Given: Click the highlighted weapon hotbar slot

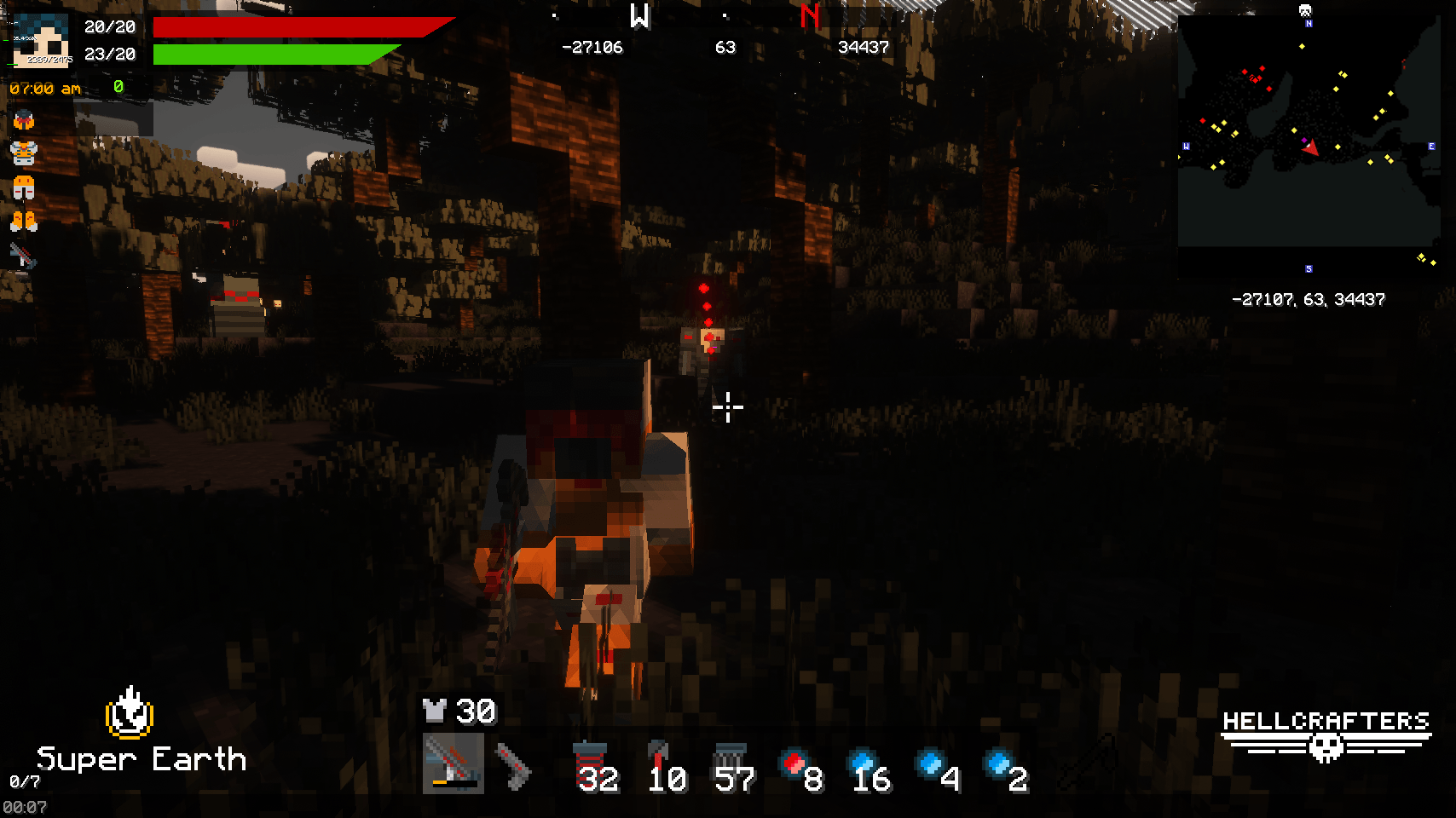Looking at the screenshot, I should tap(452, 765).
